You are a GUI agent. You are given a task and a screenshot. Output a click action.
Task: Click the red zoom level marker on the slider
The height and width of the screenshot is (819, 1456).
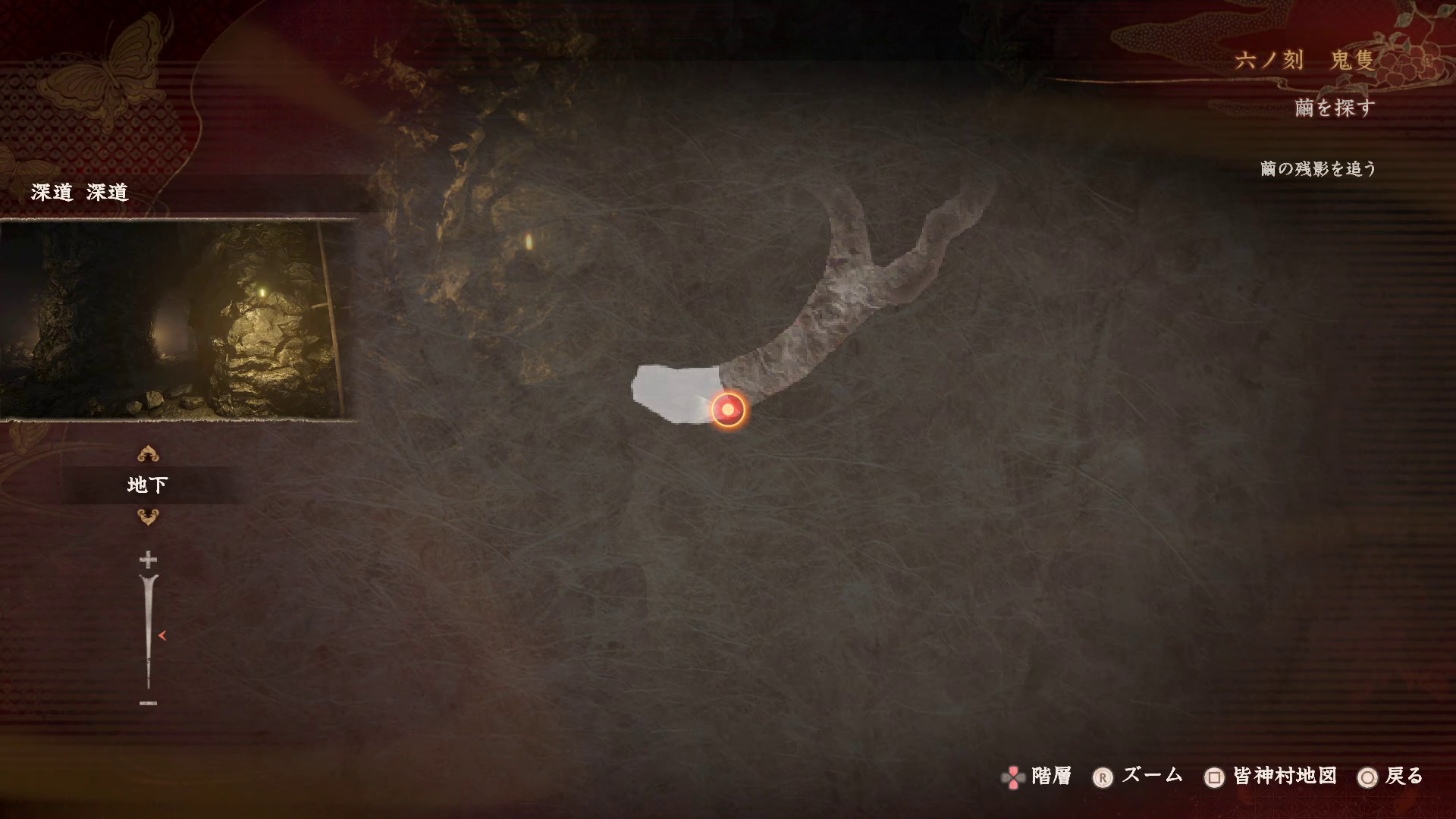162,635
